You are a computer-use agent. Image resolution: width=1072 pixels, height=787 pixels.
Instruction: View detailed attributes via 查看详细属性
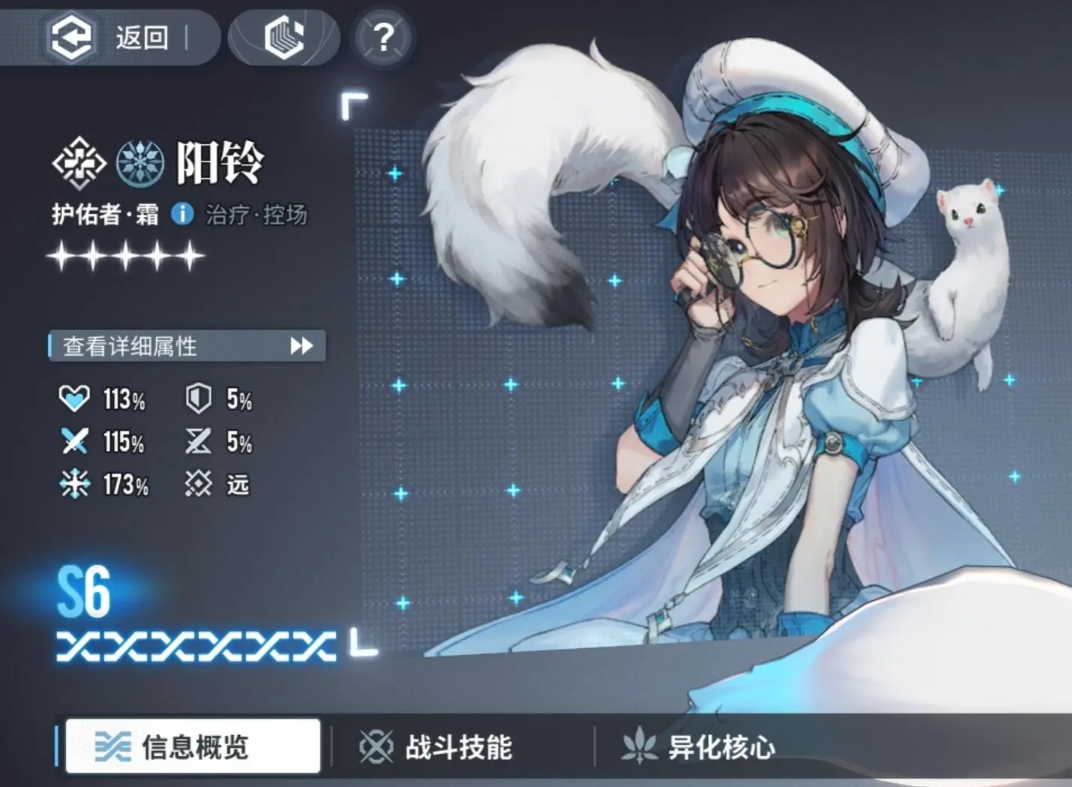pos(187,346)
